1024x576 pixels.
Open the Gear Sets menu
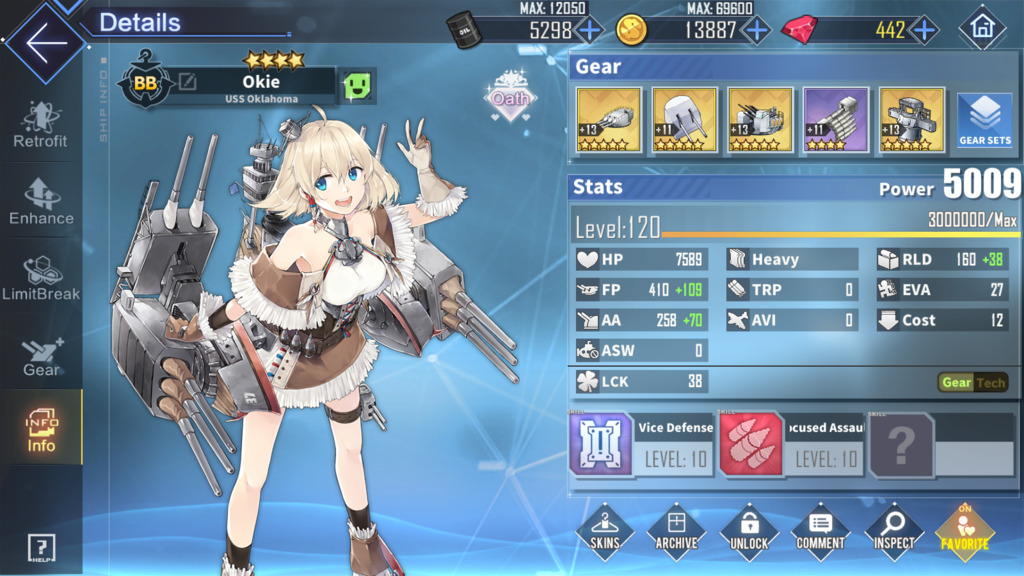tap(985, 122)
